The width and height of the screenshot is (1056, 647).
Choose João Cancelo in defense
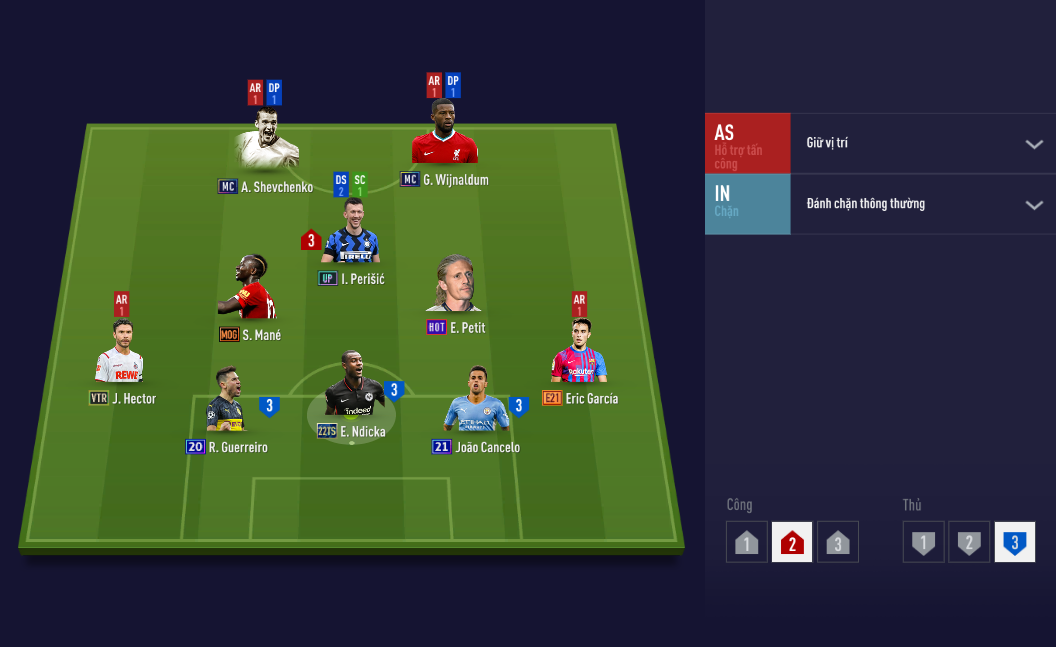click(478, 400)
